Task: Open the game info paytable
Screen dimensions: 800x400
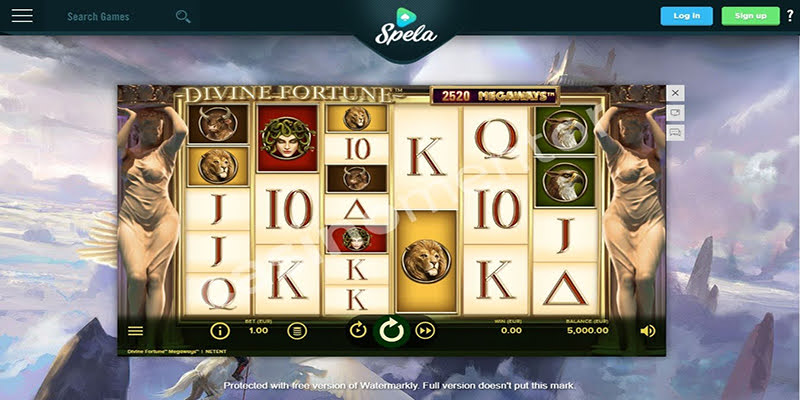Action: pos(219,330)
